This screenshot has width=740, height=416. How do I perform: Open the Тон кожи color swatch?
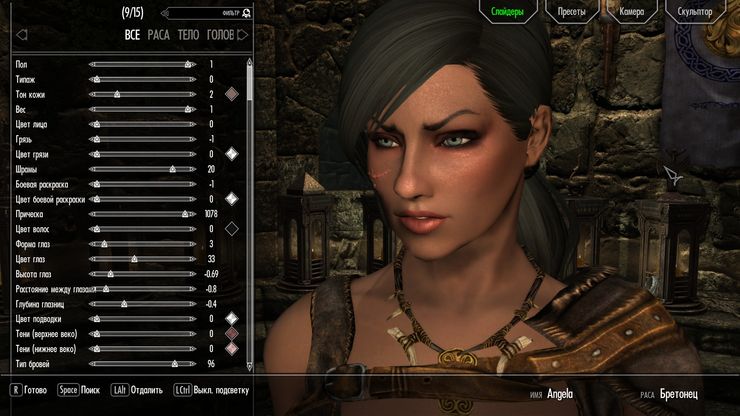tap(231, 94)
